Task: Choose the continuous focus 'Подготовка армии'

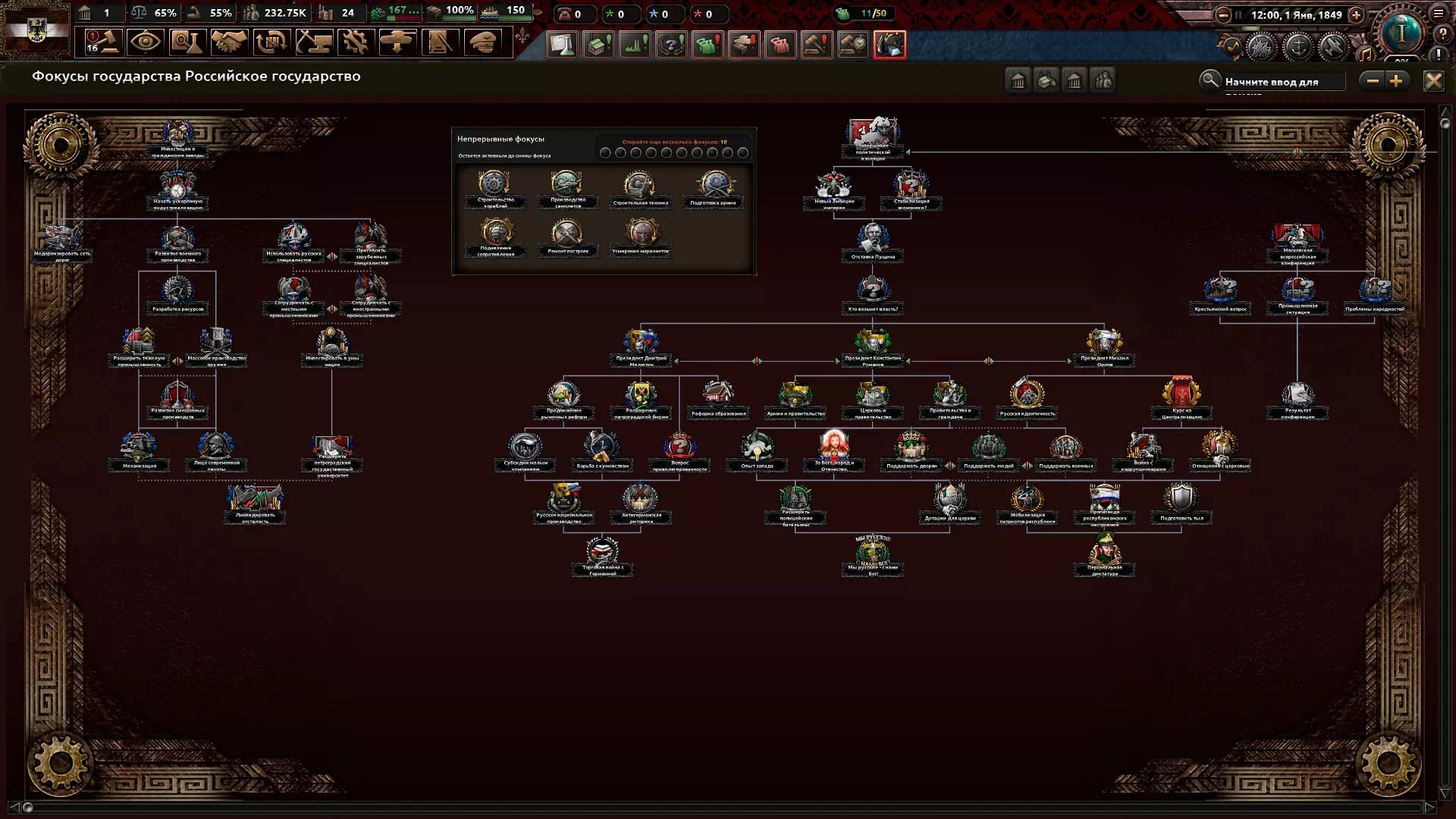Action: point(714,187)
